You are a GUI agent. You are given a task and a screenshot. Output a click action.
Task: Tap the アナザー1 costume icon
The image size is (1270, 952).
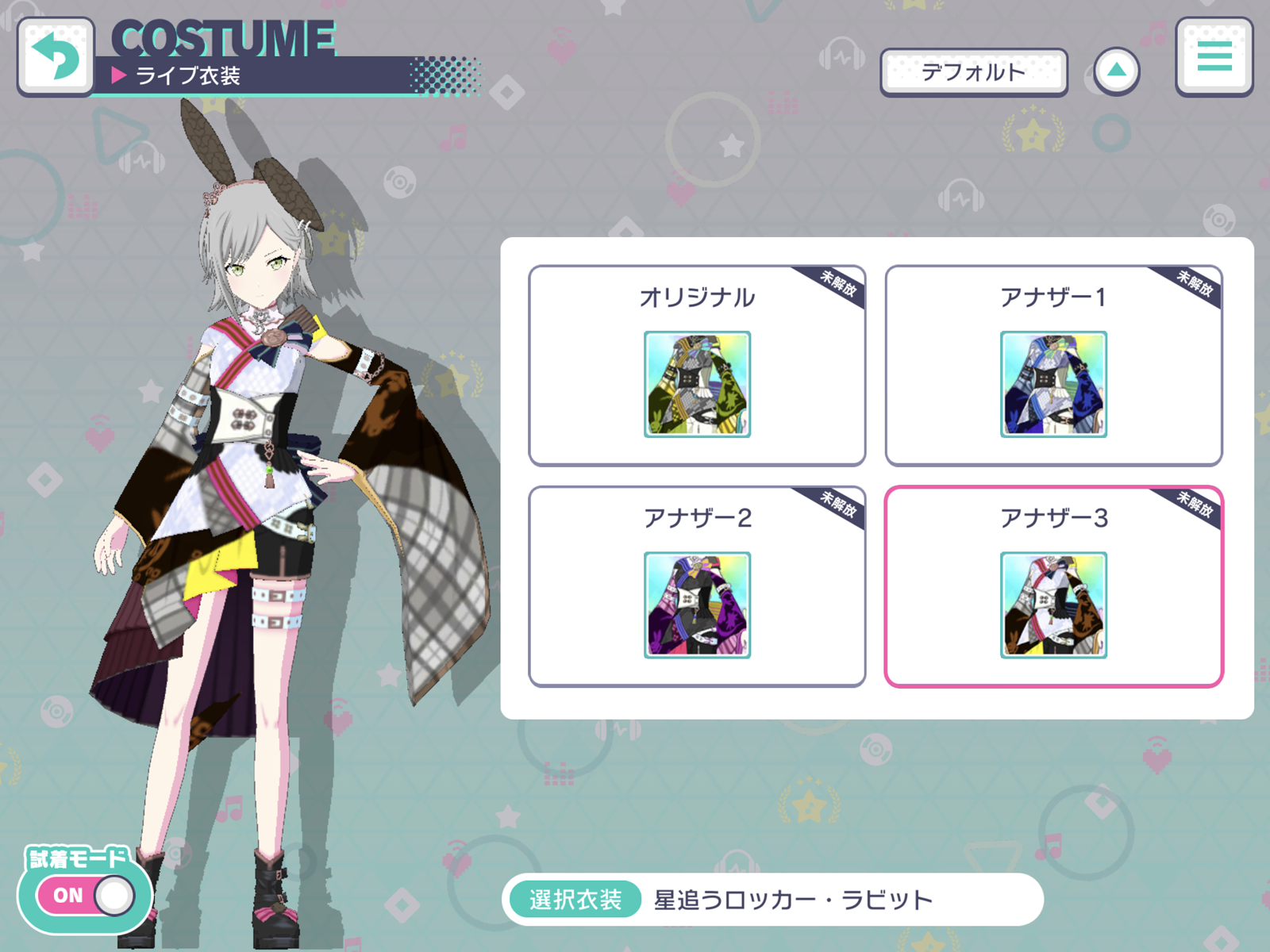1053,382
